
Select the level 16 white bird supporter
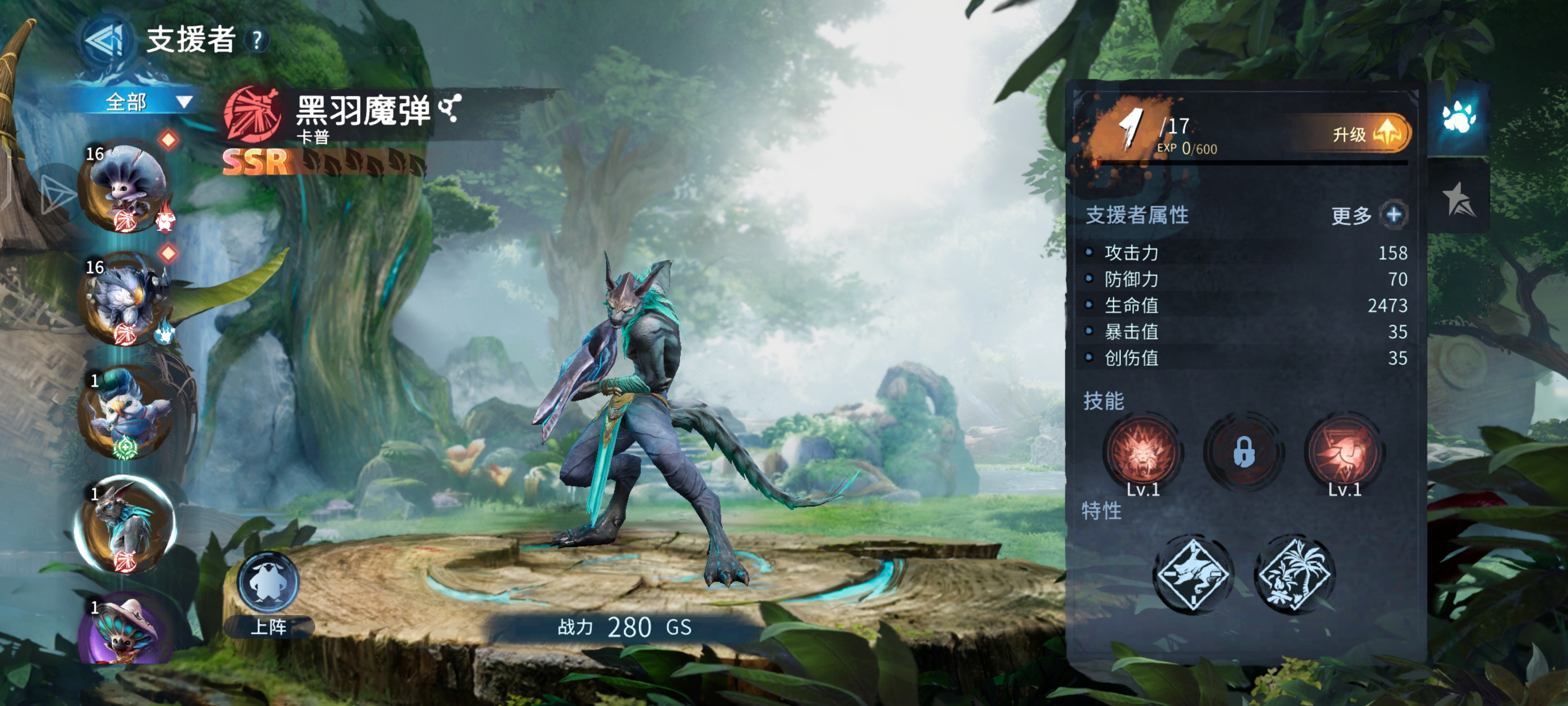[126, 299]
